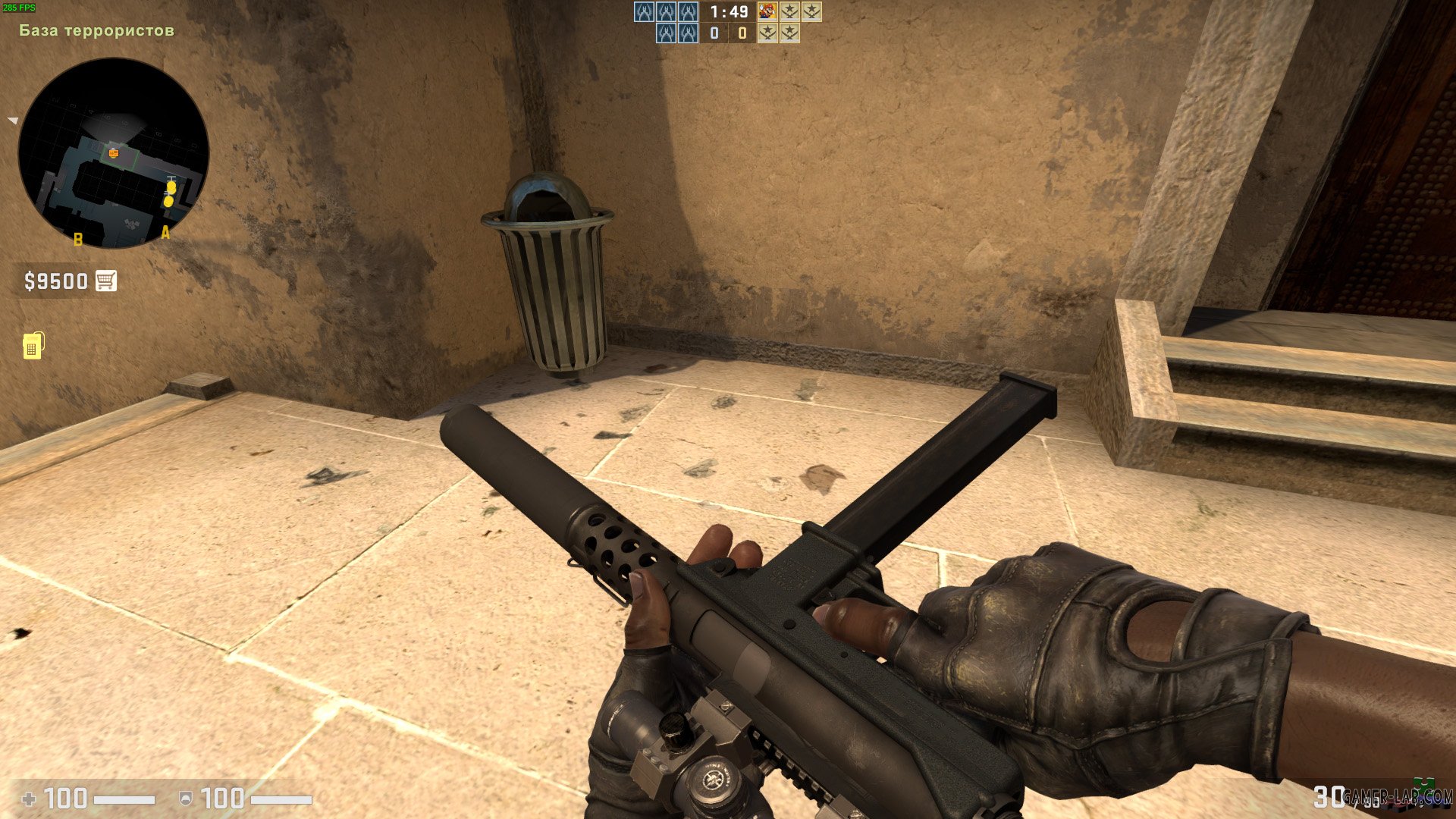Click the first CT team player avatar

pyautogui.click(x=644, y=13)
